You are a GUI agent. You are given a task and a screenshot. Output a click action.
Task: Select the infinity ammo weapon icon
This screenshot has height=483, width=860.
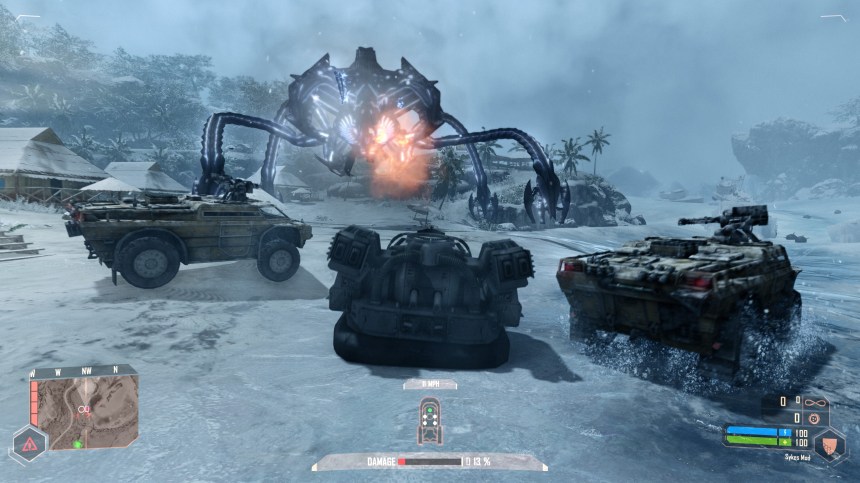click(x=815, y=401)
